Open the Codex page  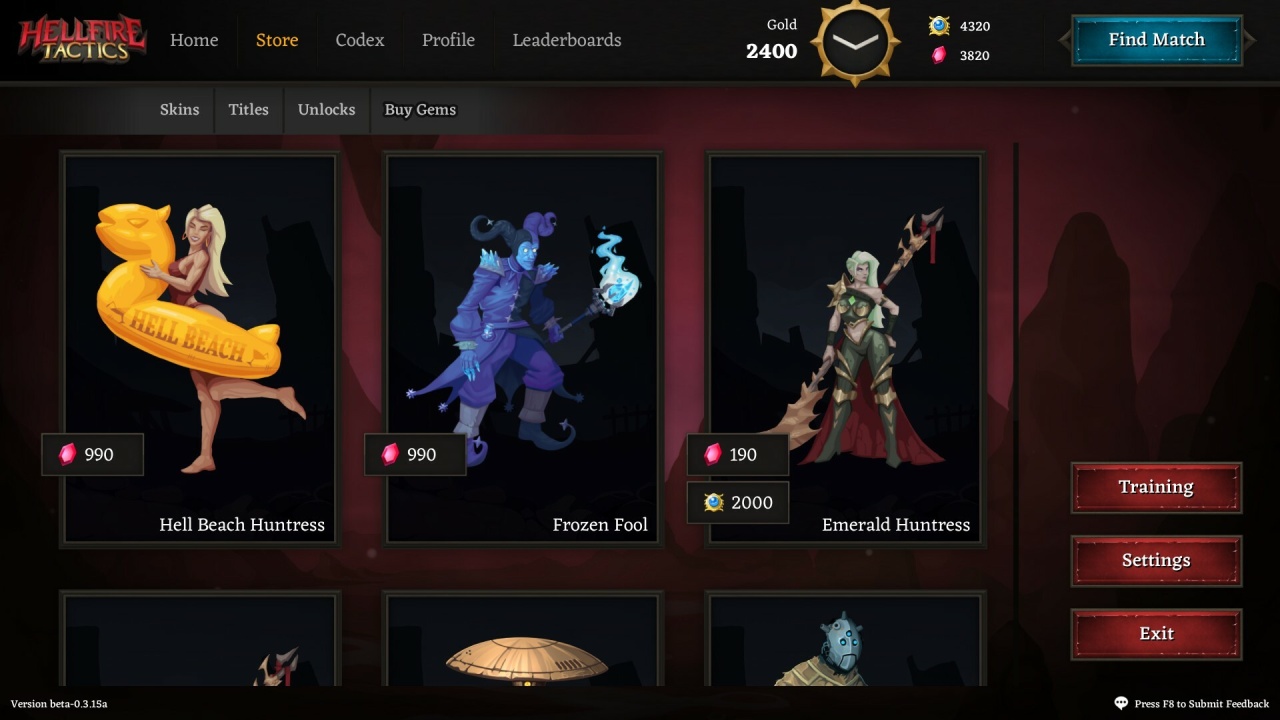click(360, 40)
